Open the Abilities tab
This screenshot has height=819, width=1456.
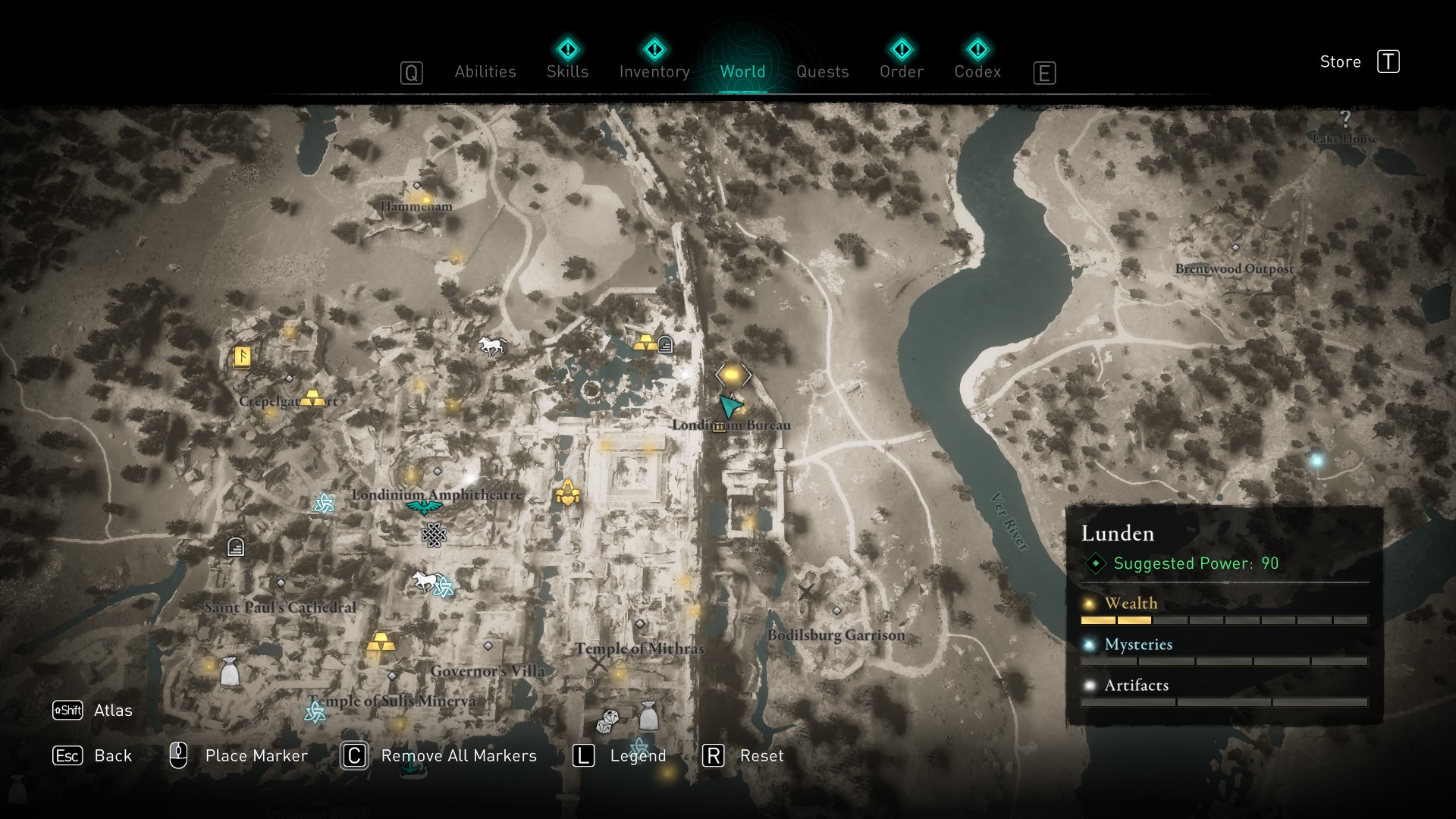(485, 72)
